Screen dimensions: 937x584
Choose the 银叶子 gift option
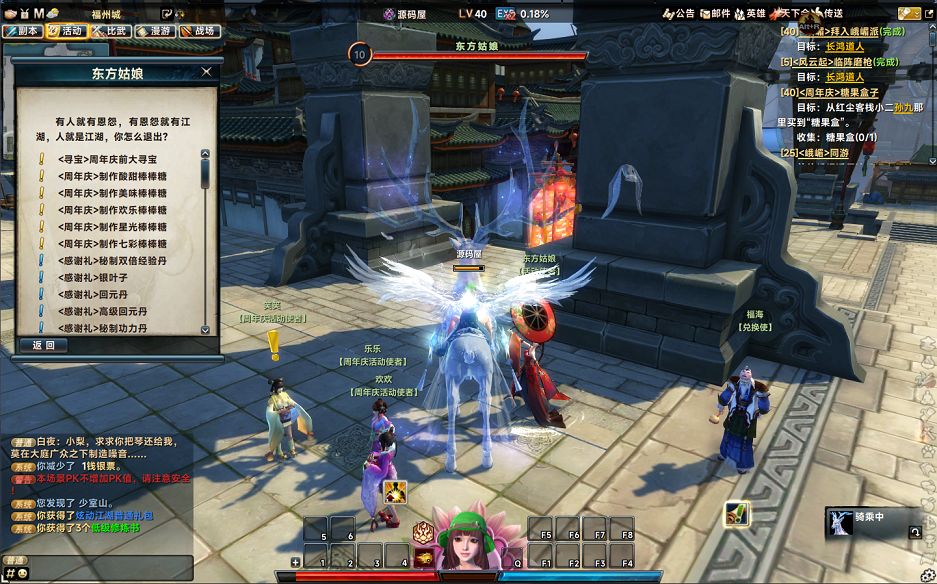coord(92,278)
